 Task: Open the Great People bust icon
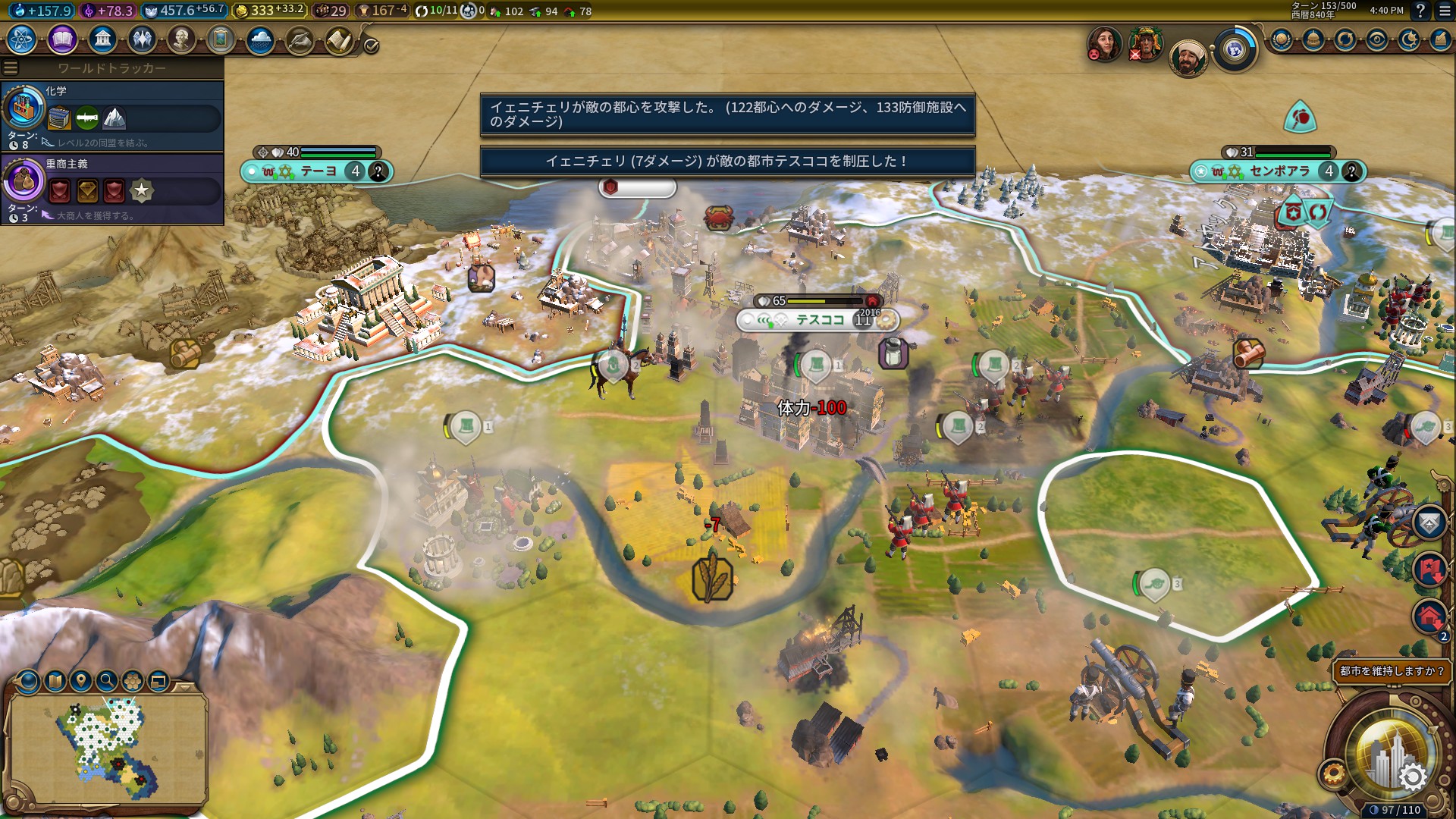click(x=181, y=39)
